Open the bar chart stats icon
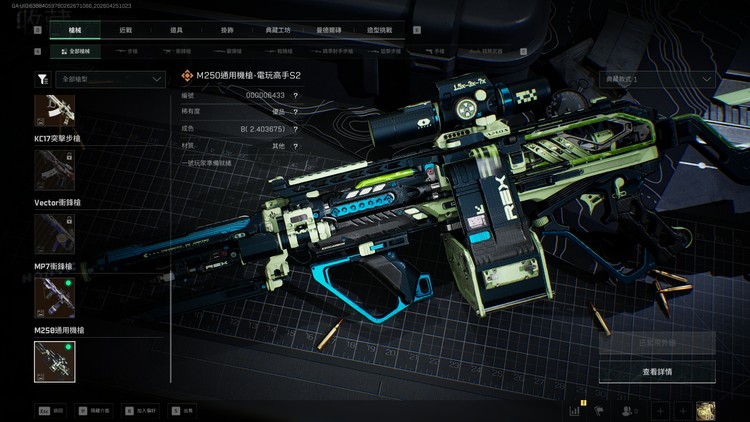The image size is (750, 422). [575, 410]
